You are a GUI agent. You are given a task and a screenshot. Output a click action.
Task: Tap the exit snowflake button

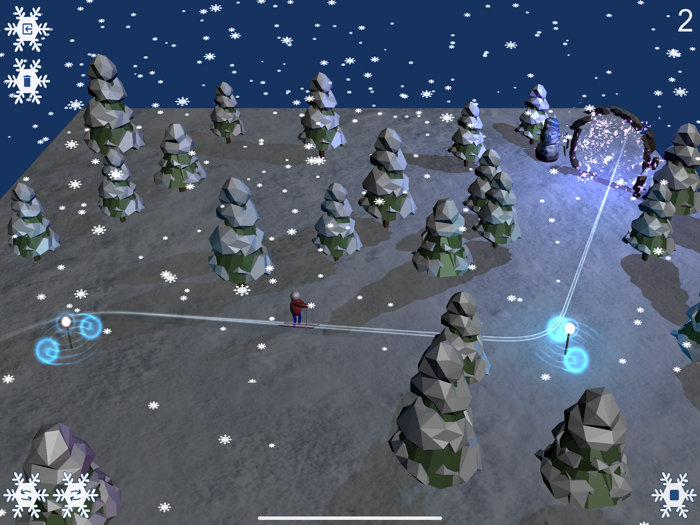(27, 29)
